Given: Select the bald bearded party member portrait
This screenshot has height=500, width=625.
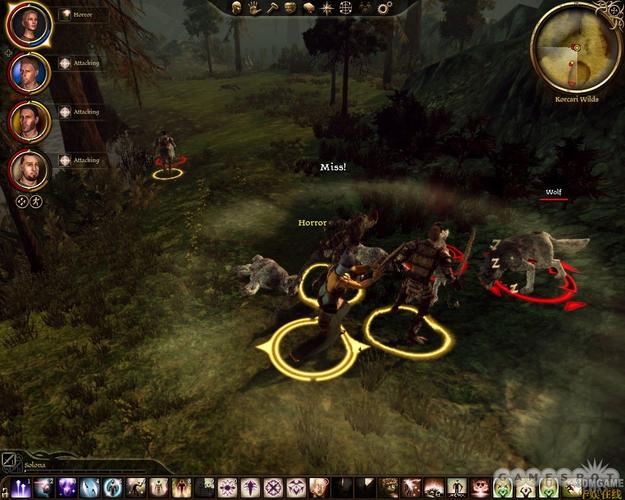Looking at the screenshot, I should click(28, 169).
